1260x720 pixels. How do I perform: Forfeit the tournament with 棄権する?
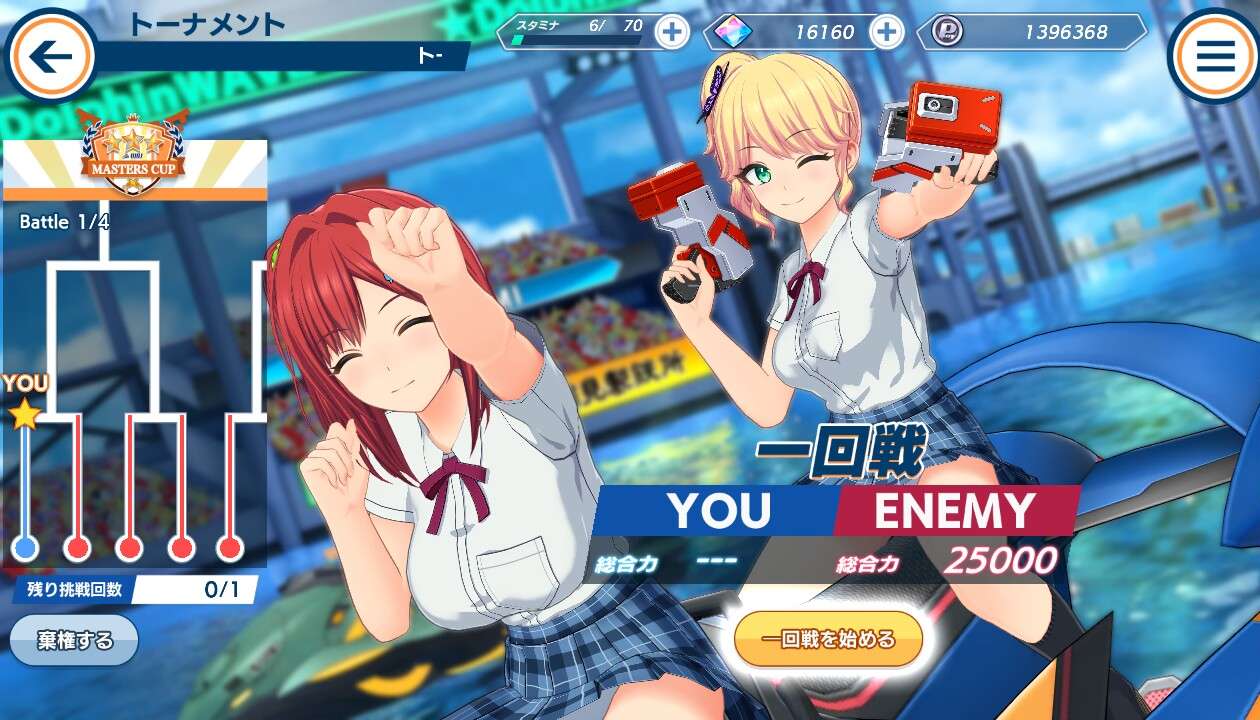click(75, 640)
